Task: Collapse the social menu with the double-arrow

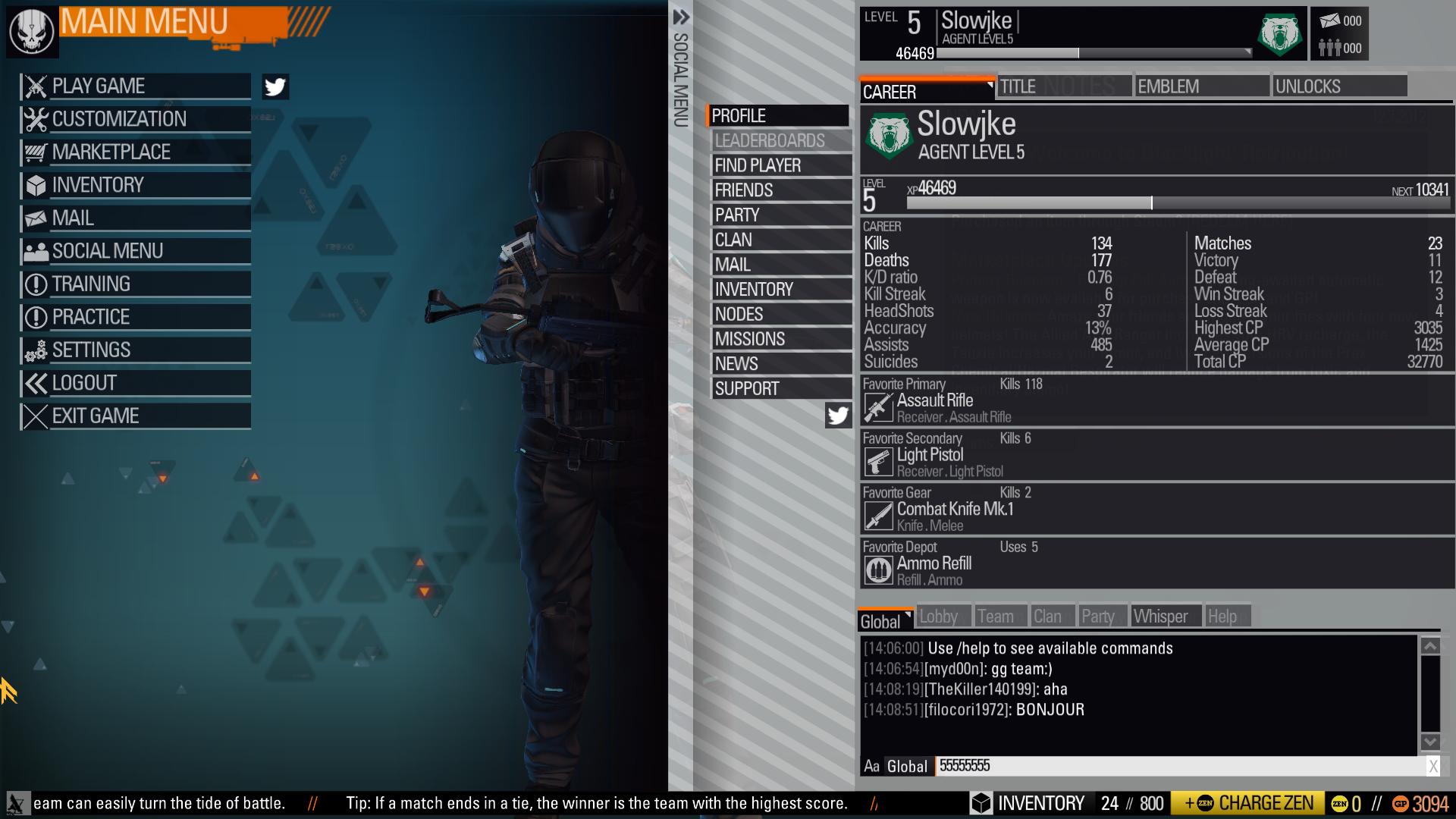Action: coord(681,17)
